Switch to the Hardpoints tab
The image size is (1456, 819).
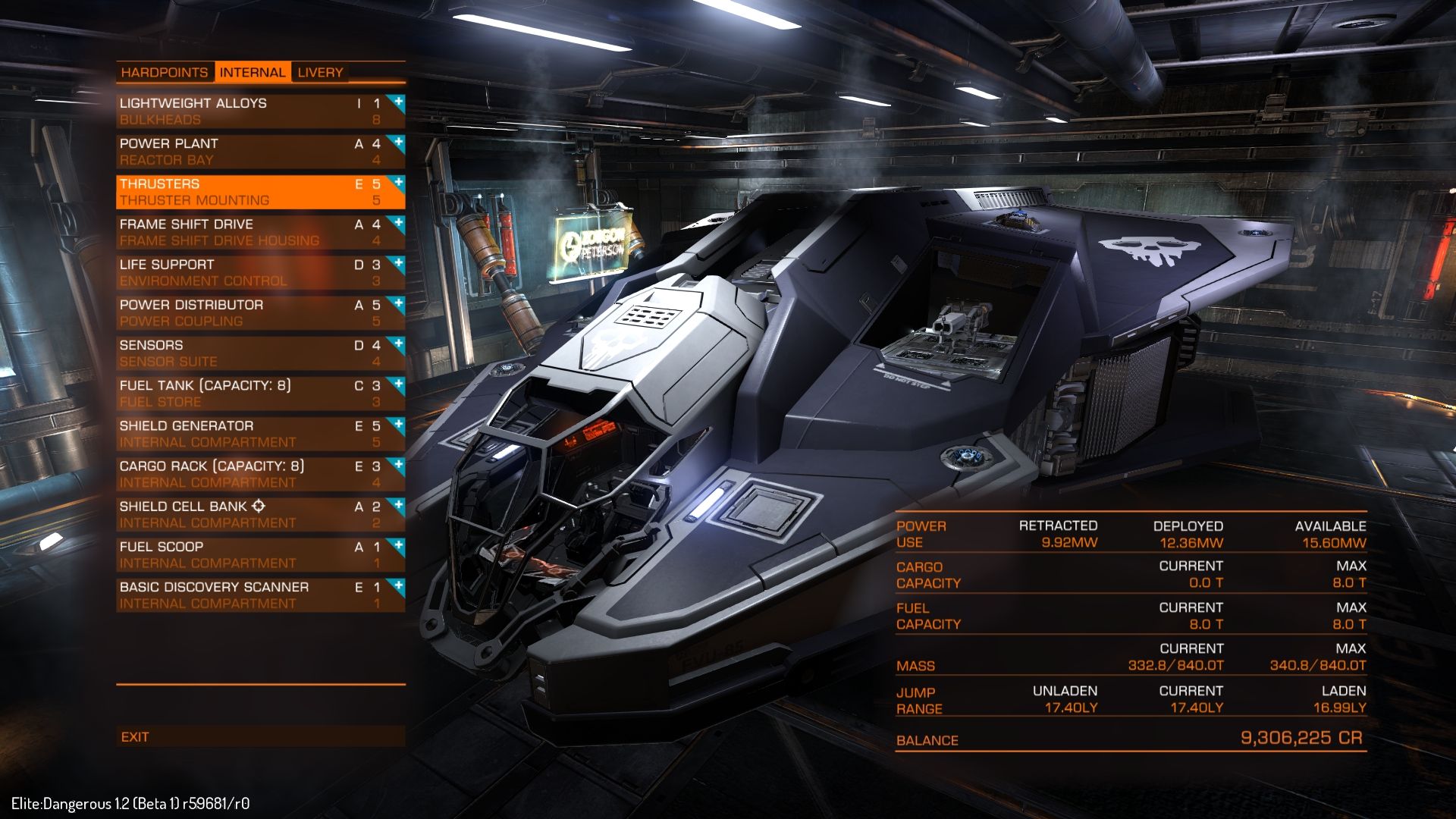(165, 73)
